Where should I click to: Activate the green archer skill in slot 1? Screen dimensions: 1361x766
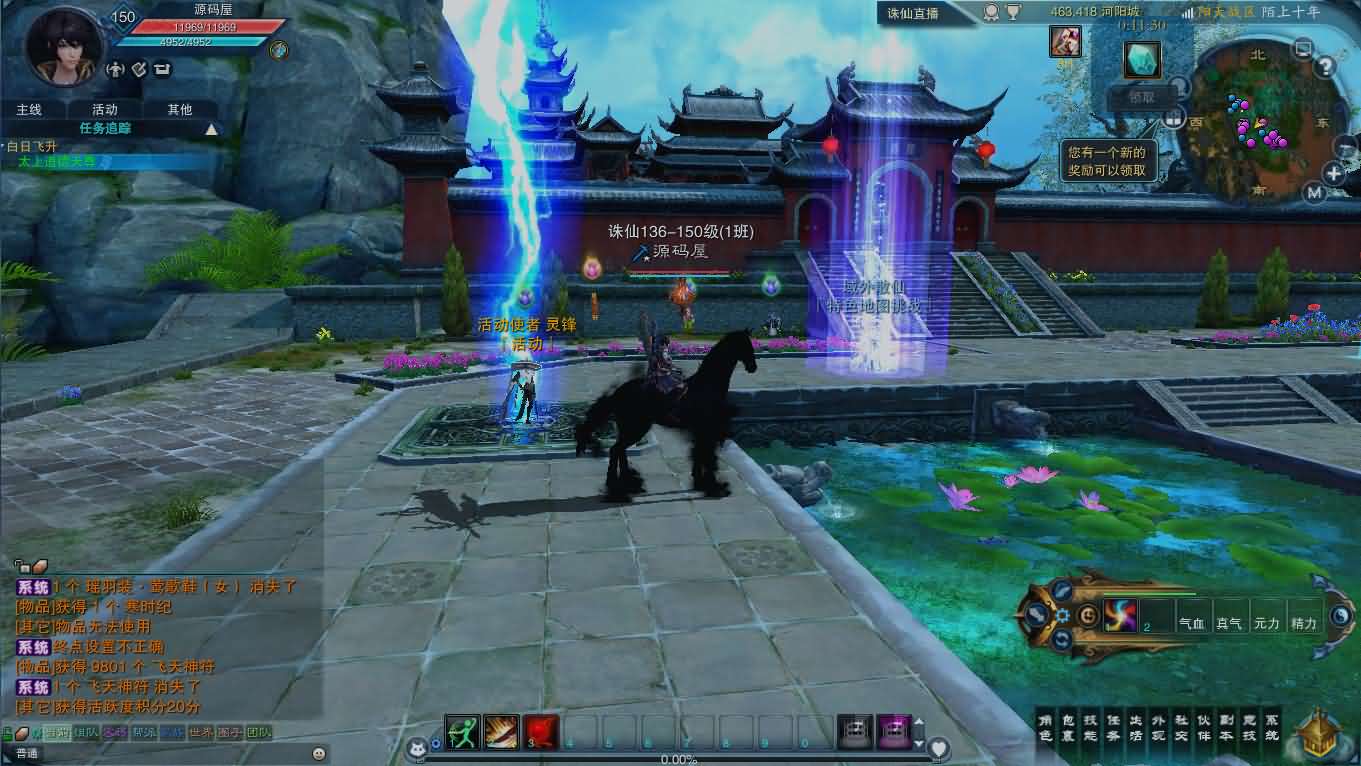point(461,733)
